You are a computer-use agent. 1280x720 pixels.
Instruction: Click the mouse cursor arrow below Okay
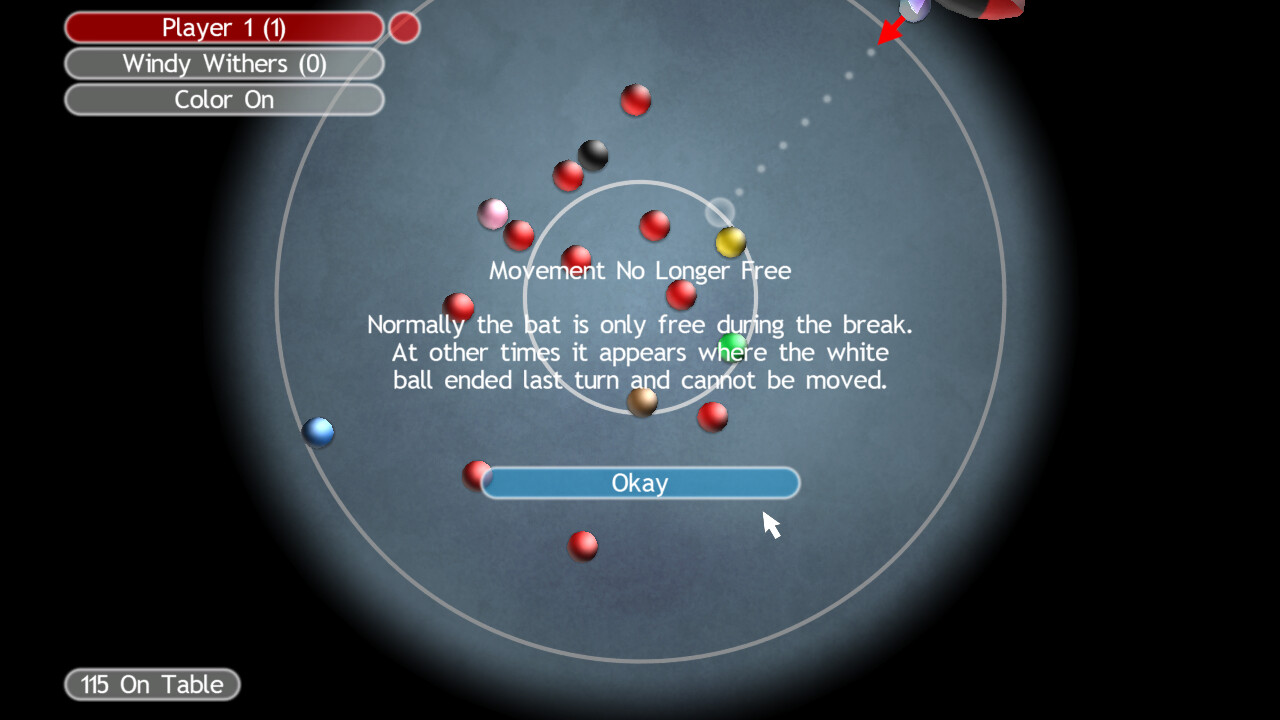click(x=770, y=522)
